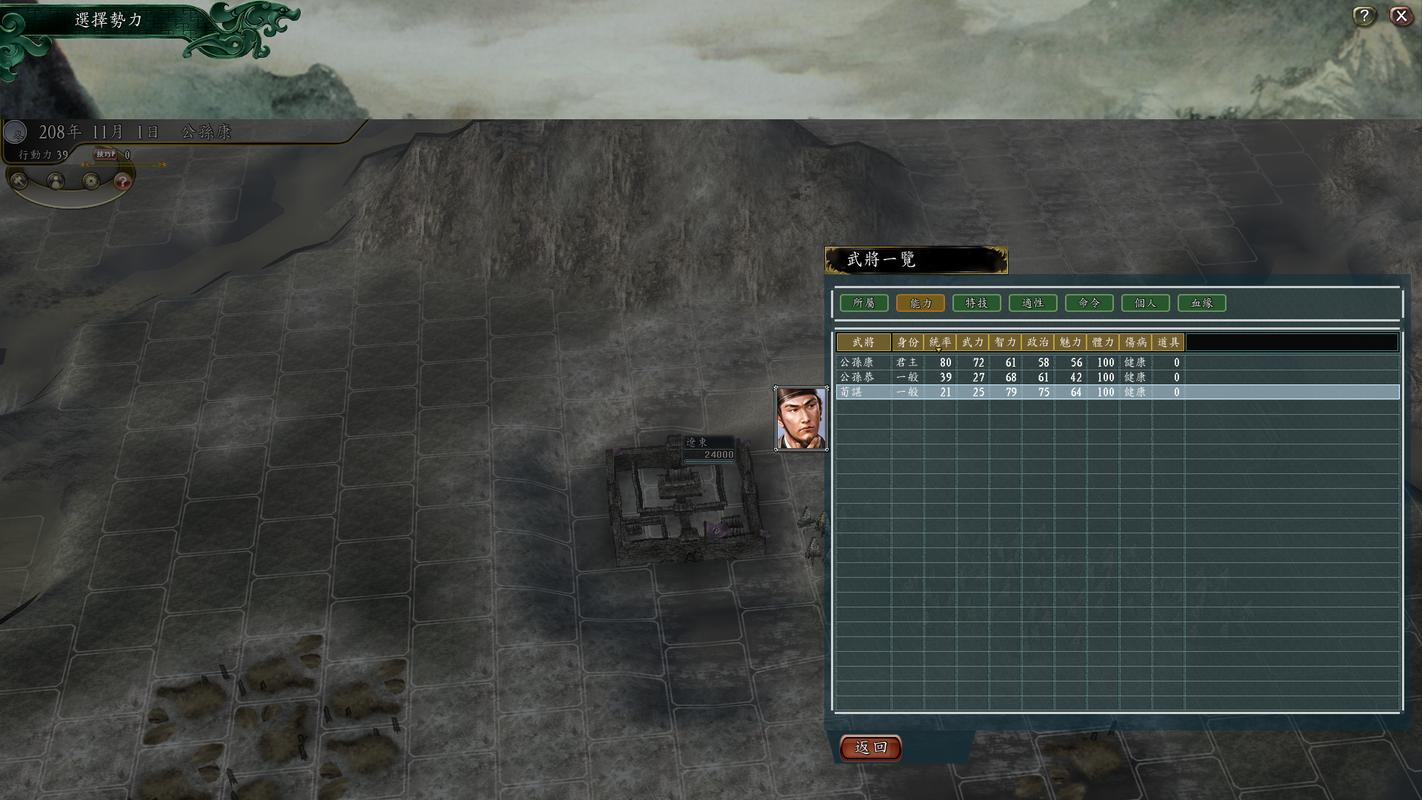This screenshot has width=1422, height=800.
Task: Sort by the 智力 column header
Action: [x=1005, y=342]
